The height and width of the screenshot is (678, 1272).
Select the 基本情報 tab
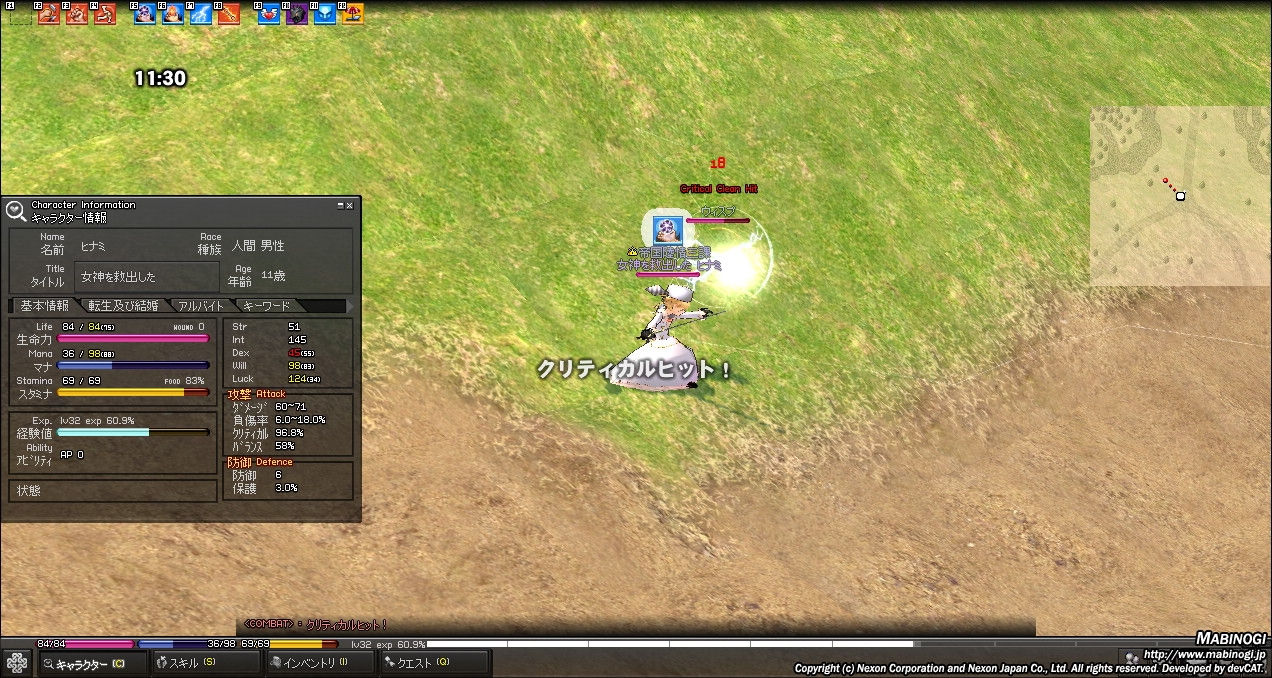[44, 306]
